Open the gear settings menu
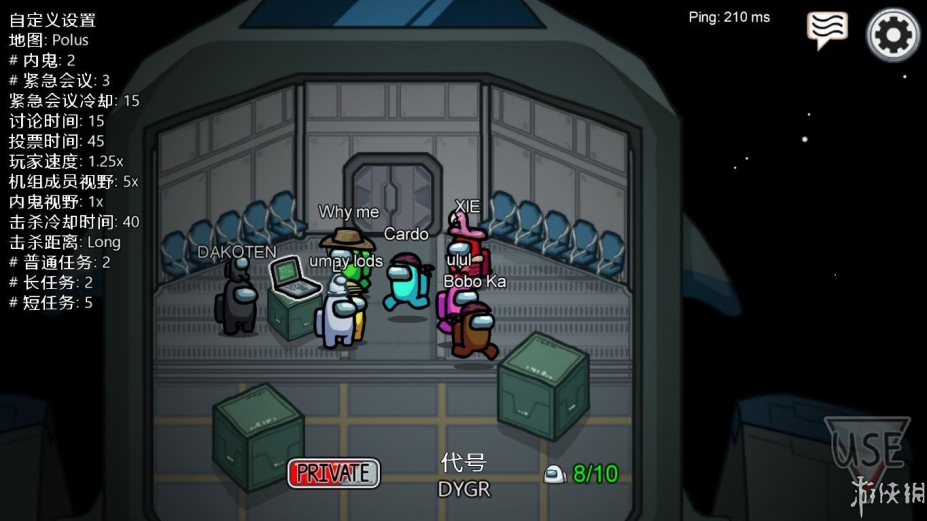The image size is (927, 521). pos(892,36)
